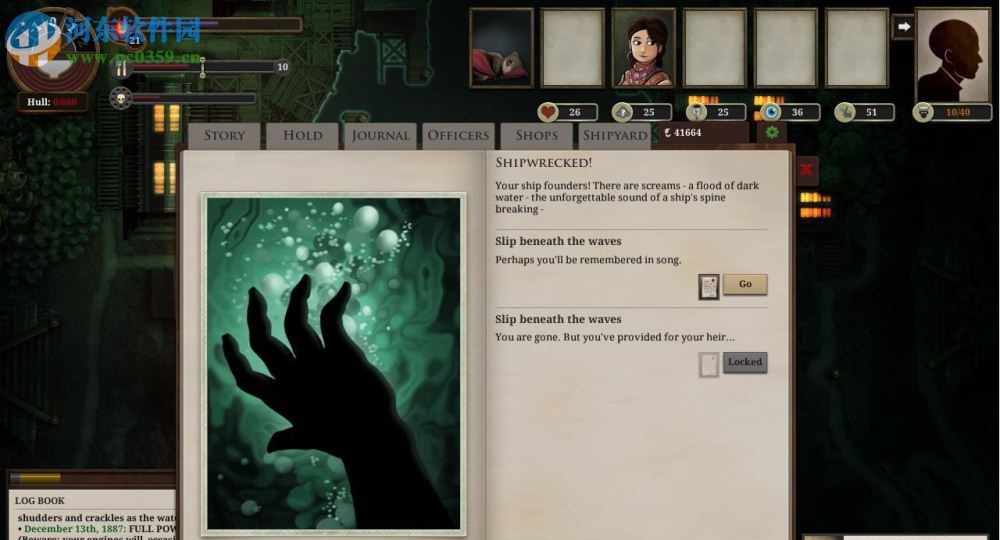Show the Journal tab
This screenshot has height=540, width=1000.
(x=380, y=136)
